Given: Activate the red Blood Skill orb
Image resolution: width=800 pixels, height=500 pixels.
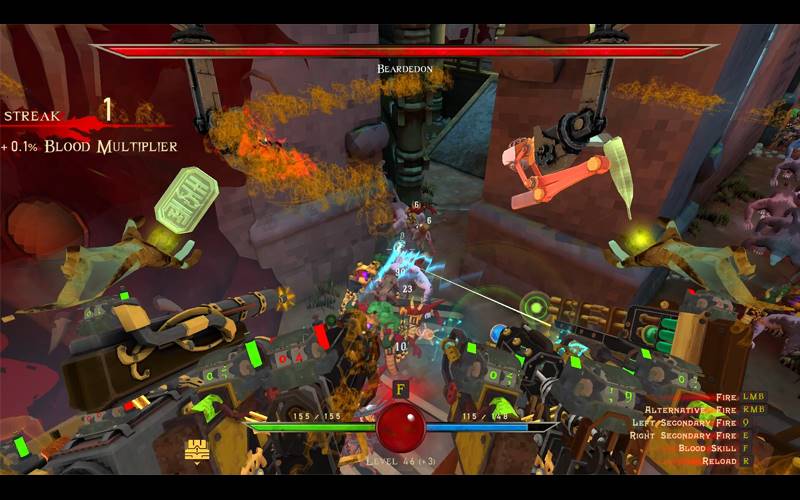Looking at the screenshot, I should [x=400, y=427].
